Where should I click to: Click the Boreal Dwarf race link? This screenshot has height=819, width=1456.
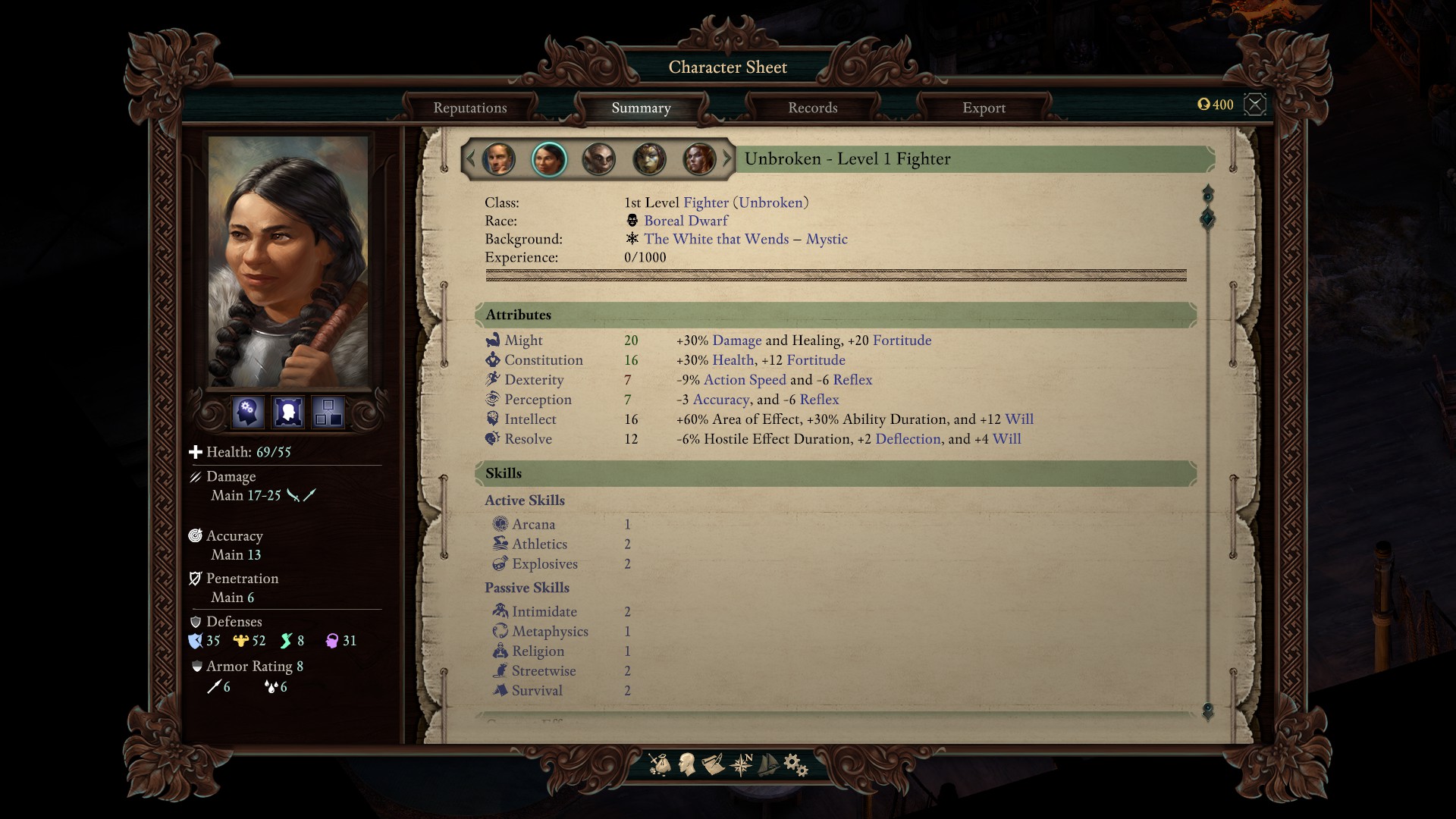click(x=686, y=221)
